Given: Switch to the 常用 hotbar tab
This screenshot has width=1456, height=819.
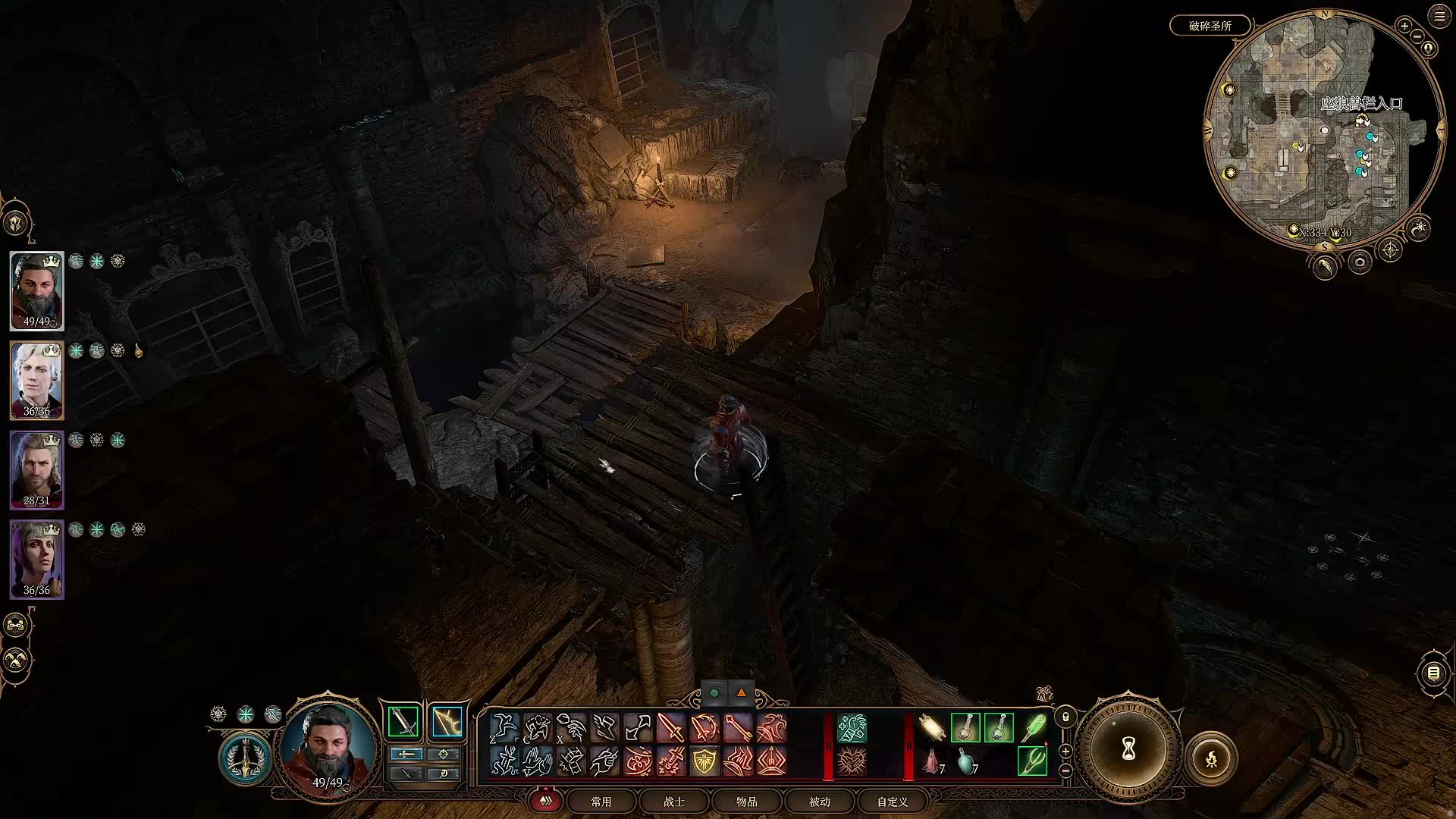Looking at the screenshot, I should coord(601,802).
